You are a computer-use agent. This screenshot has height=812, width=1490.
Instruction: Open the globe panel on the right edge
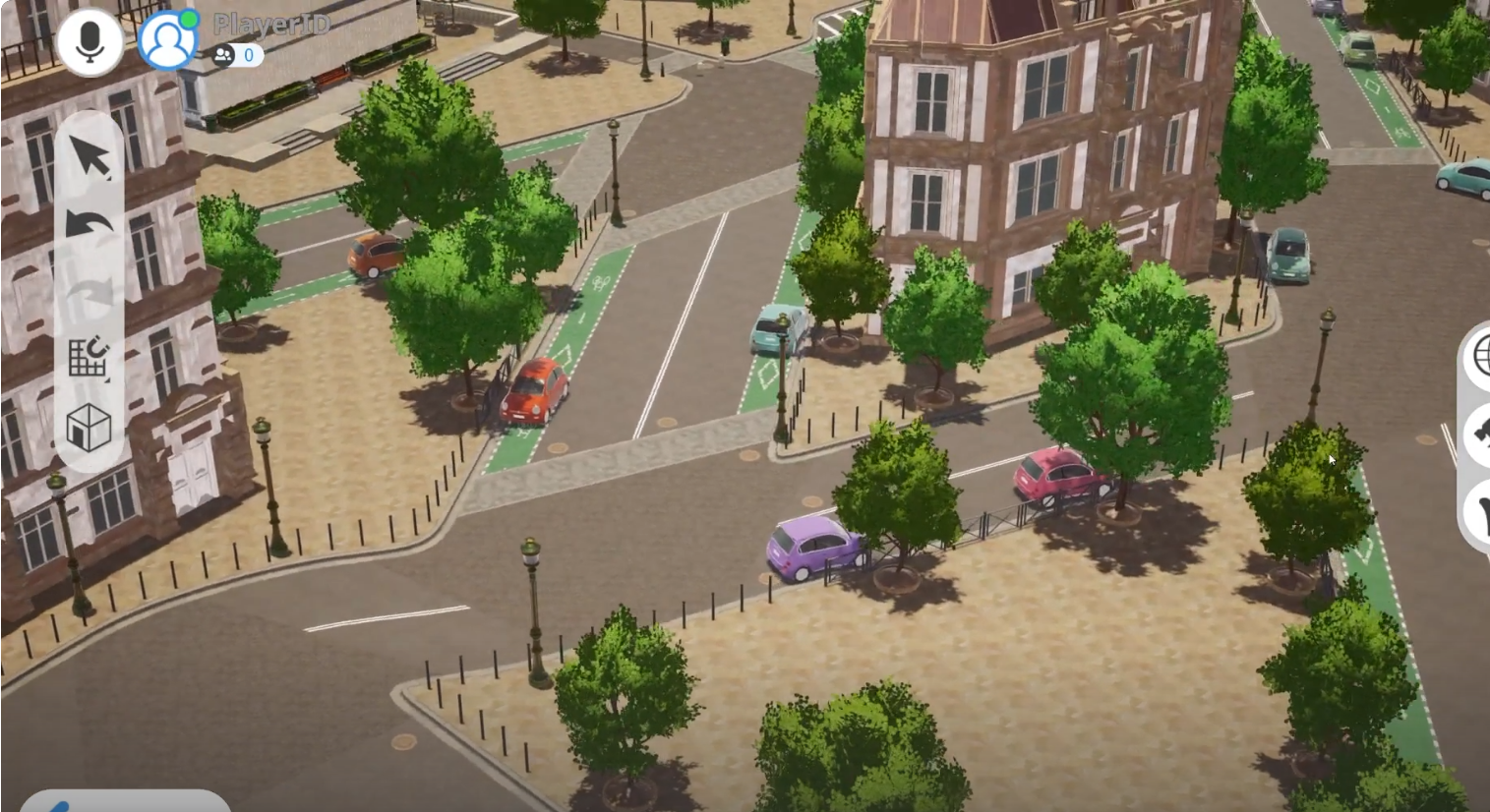1481,359
